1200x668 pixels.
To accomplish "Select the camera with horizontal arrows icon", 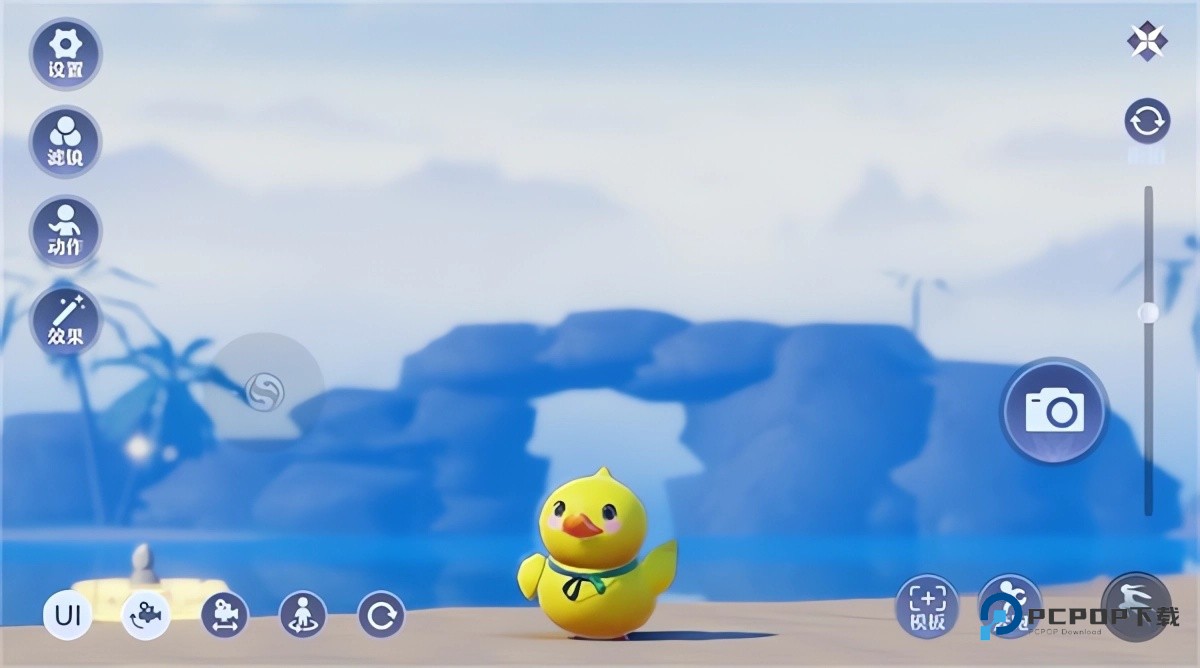I will (x=225, y=615).
